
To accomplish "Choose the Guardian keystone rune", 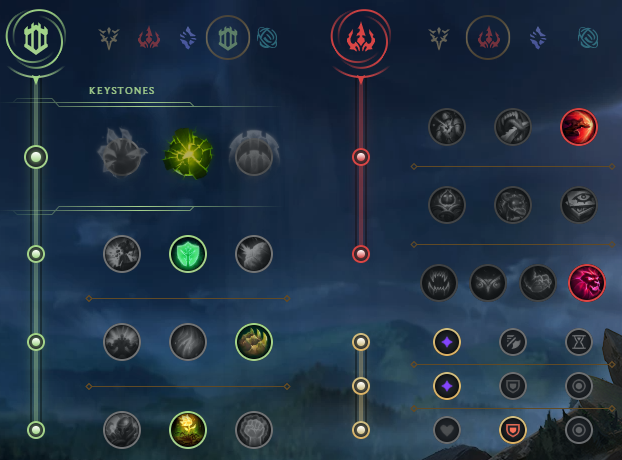I will pyautogui.click(x=252, y=155).
